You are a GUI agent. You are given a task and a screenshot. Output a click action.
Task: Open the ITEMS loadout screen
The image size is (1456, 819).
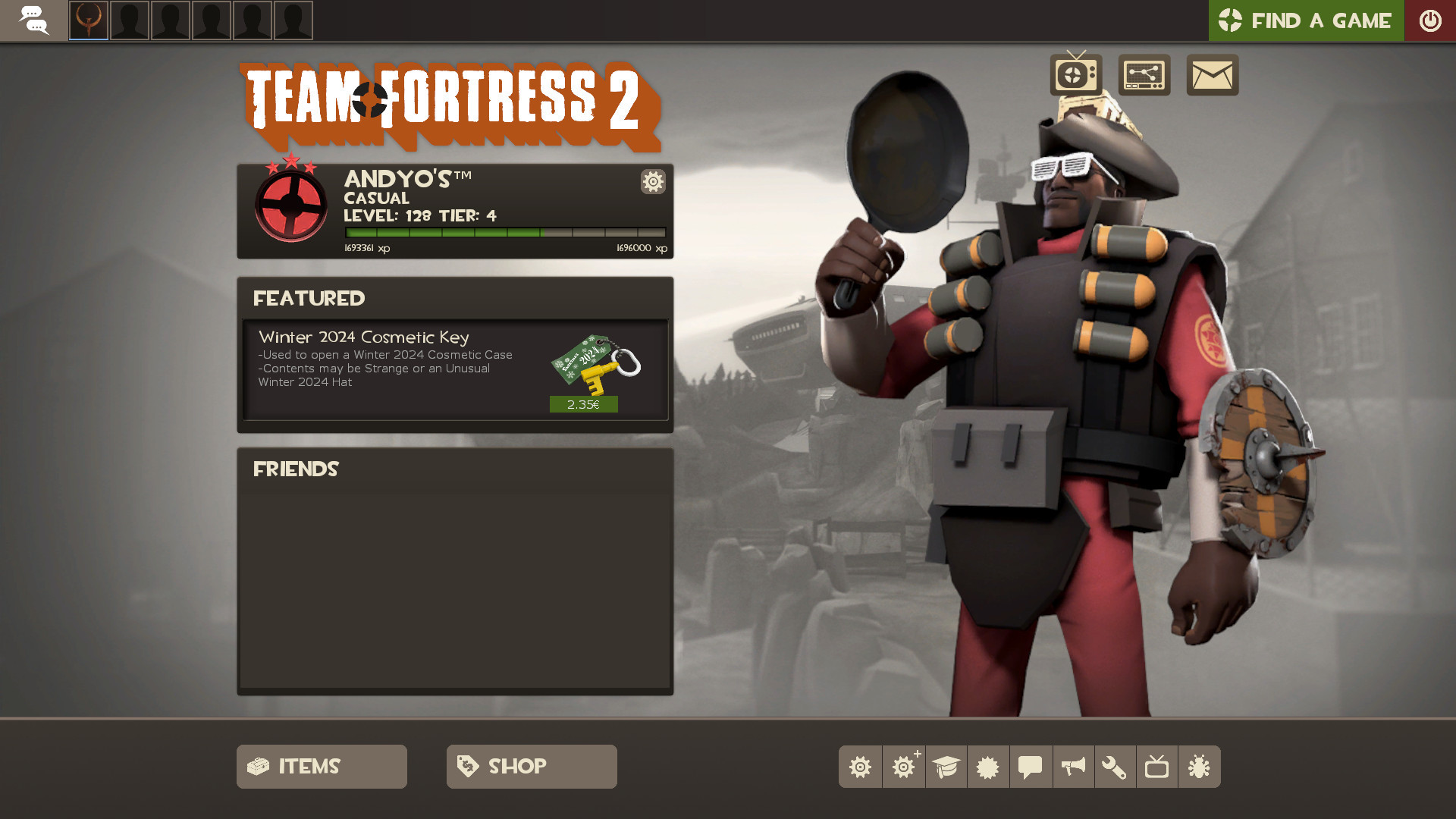coord(321,766)
